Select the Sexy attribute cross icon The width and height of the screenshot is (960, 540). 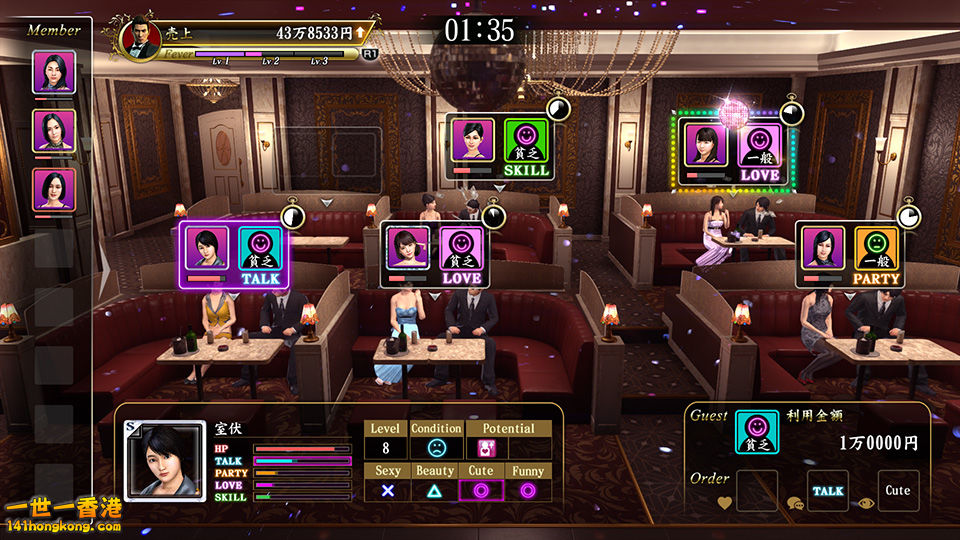(387, 490)
